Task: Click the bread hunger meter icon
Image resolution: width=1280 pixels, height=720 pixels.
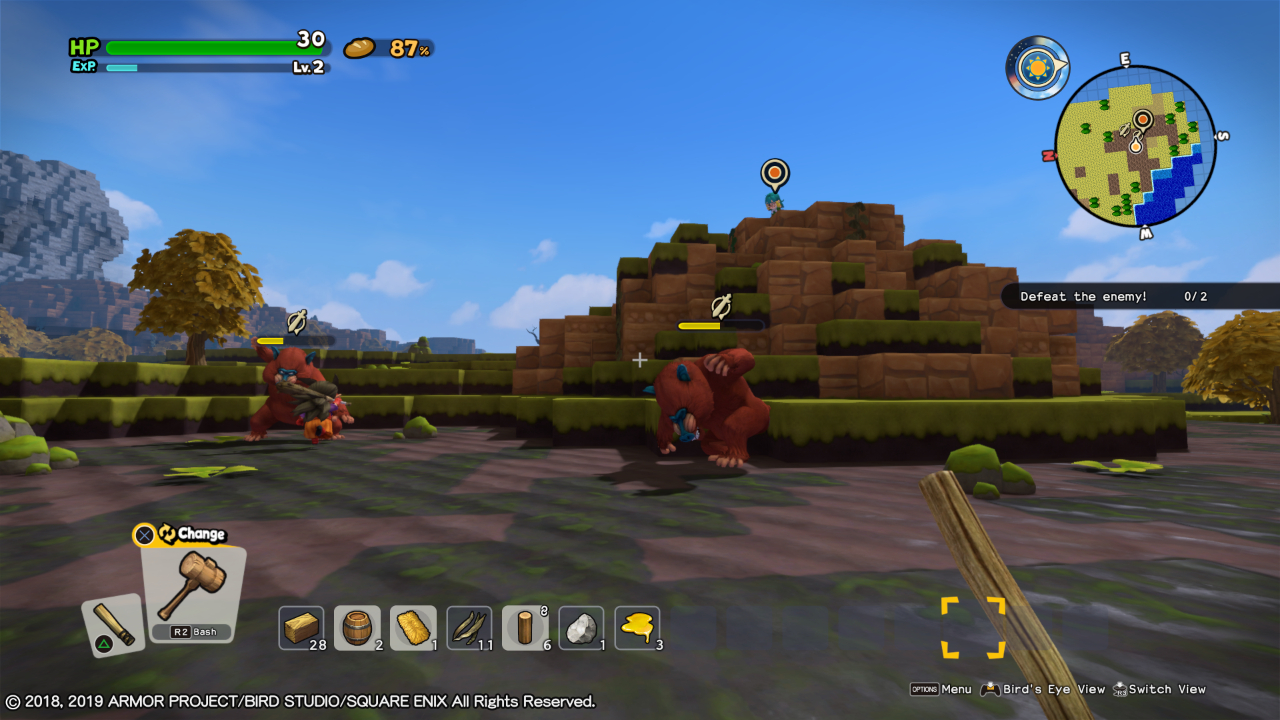Action: tap(359, 48)
